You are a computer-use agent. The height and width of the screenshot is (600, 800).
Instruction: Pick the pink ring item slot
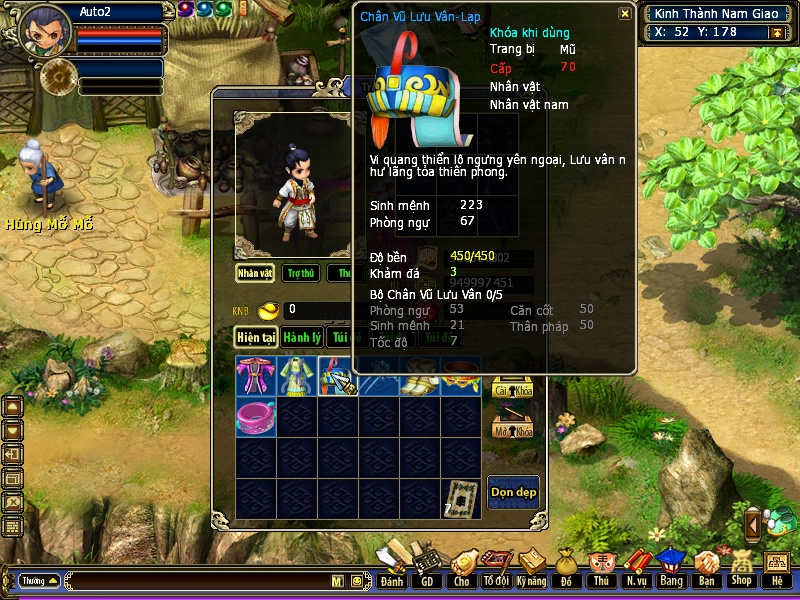pyautogui.click(x=256, y=416)
